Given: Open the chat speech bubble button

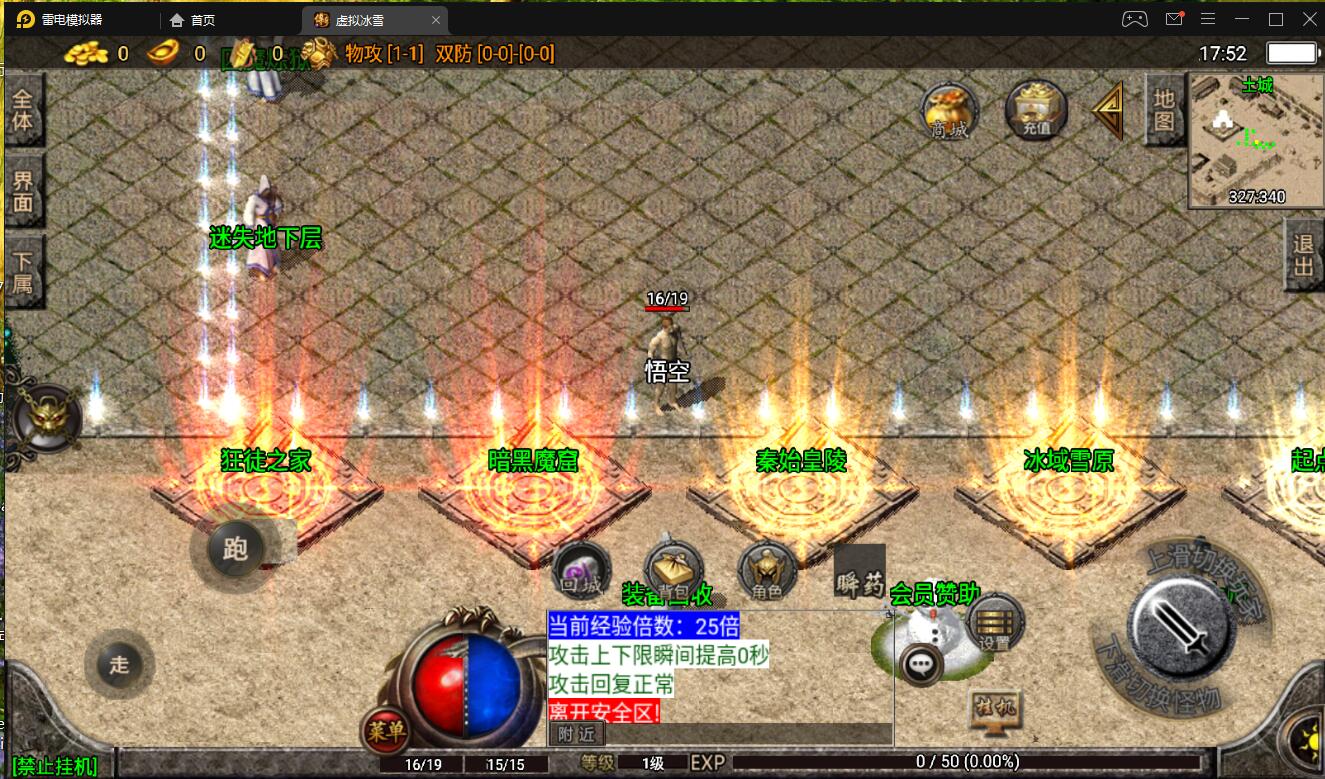Looking at the screenshot, I should point(920,664).
